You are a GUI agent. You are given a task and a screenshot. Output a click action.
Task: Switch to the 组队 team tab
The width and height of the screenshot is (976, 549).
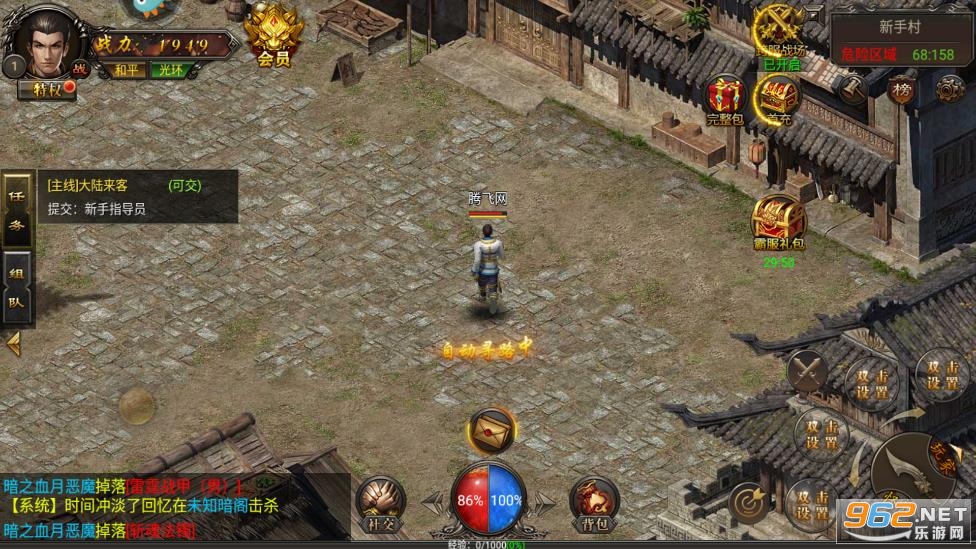click(17, 287)
